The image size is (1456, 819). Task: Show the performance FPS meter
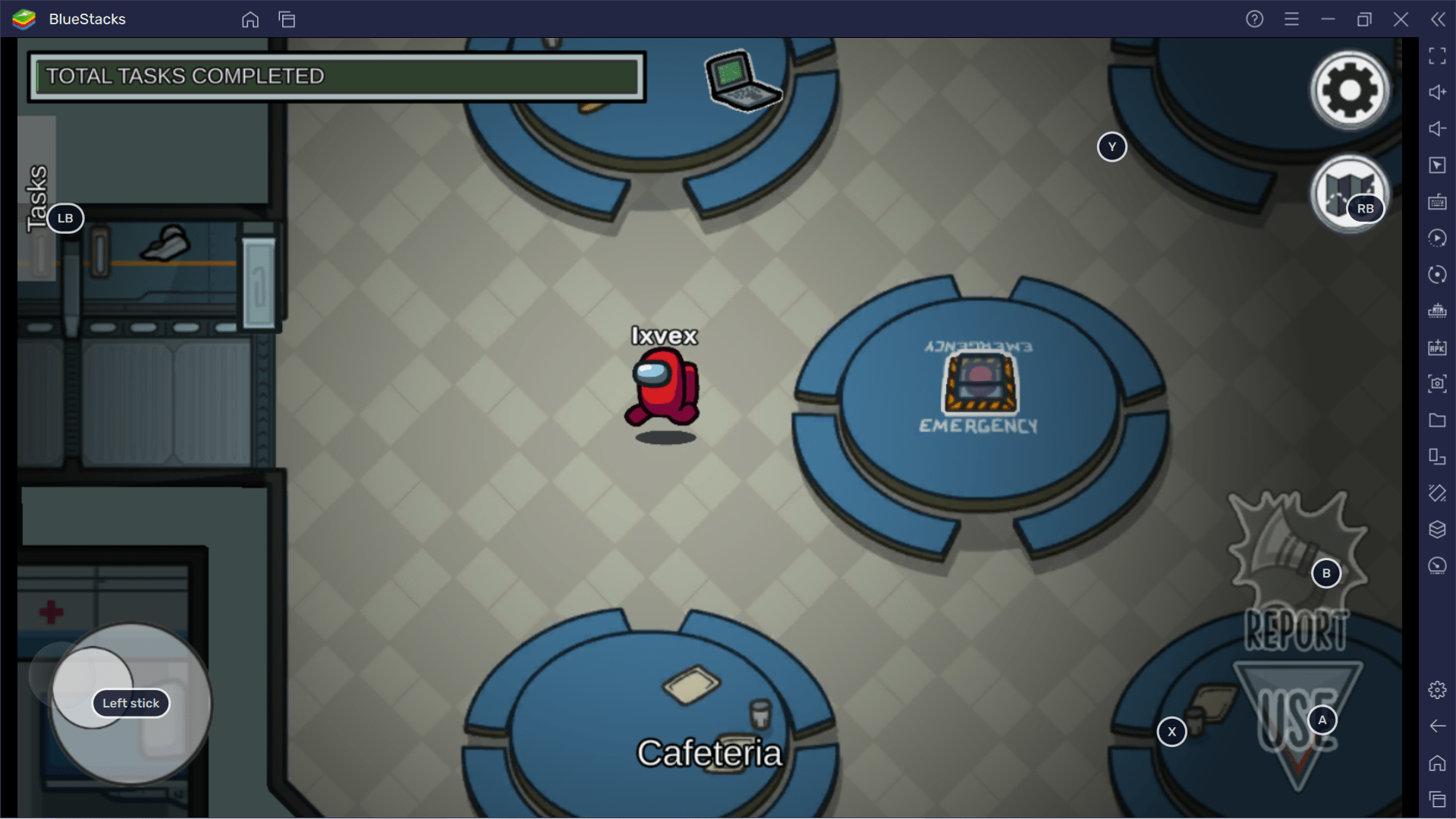tap(1437, 565)
